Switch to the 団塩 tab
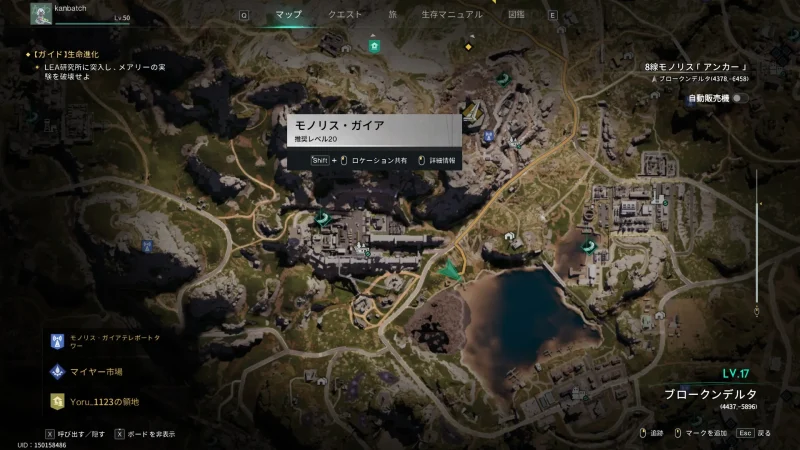The width and height of the screenshot is (800, 450). point(516,15)
